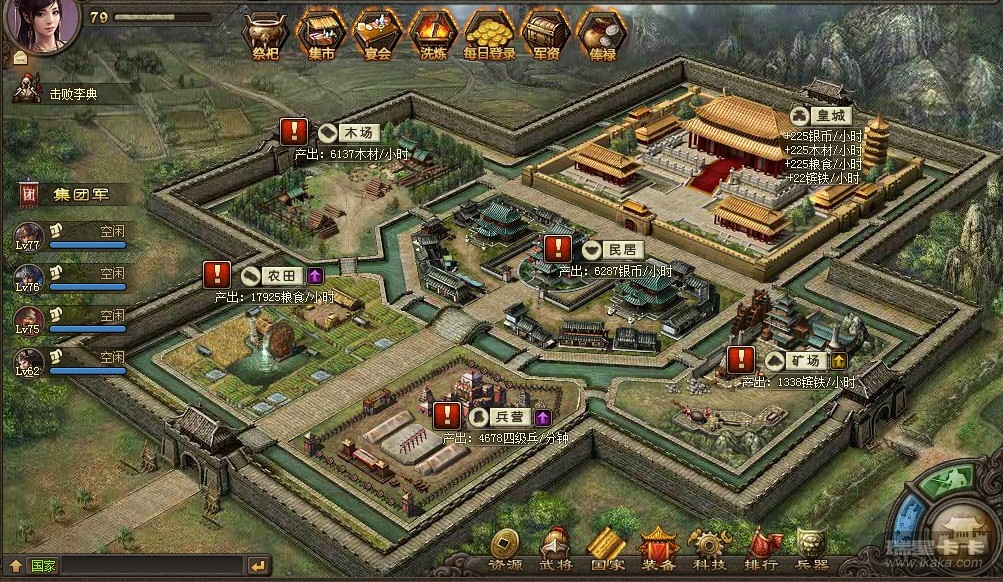Click the red alert on 兵营 barracks

(448, 415)
